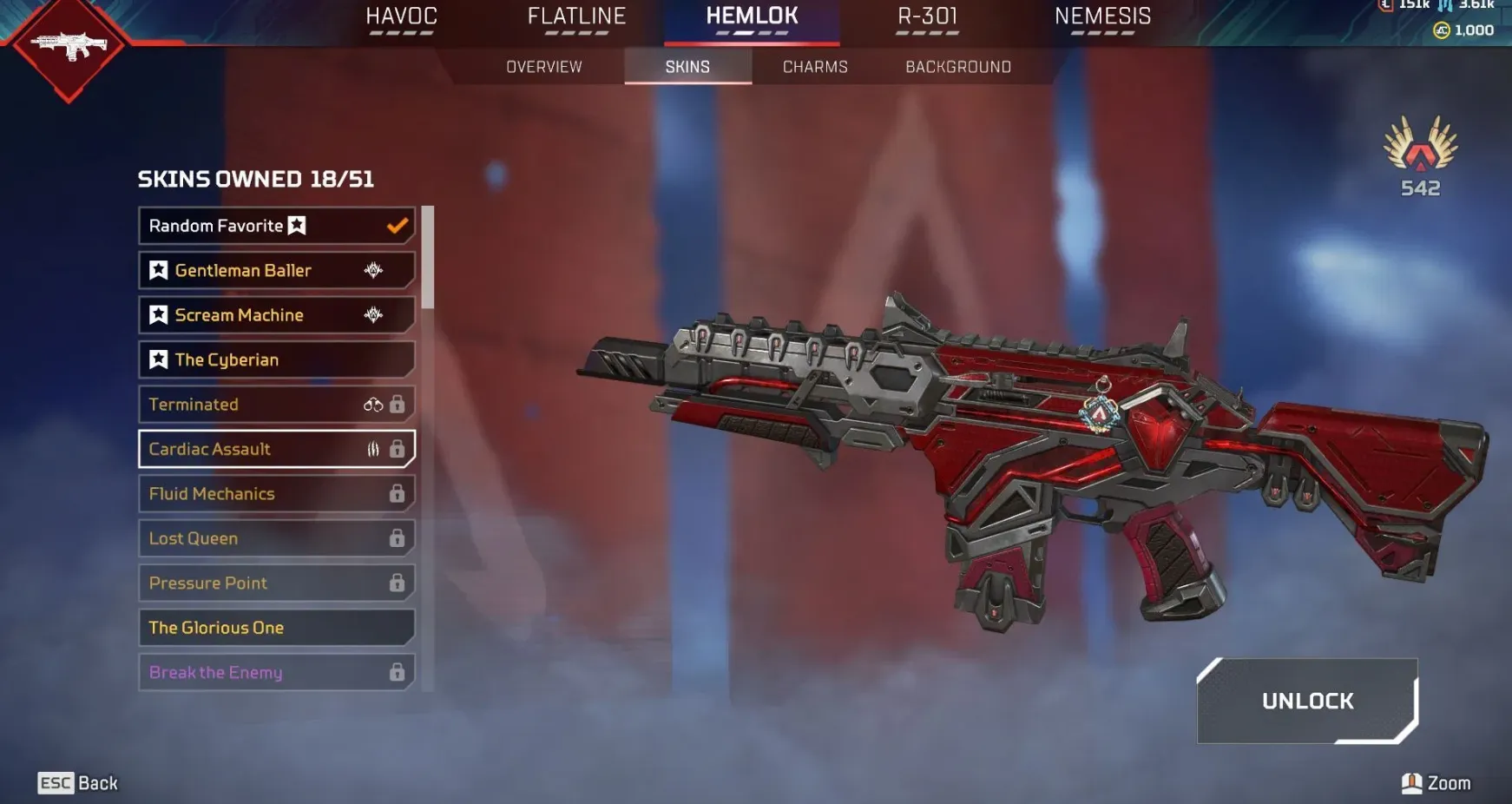Click the Crafting Metals icon
Screen dimensions: 1512x804
[x=1445, y=6]
